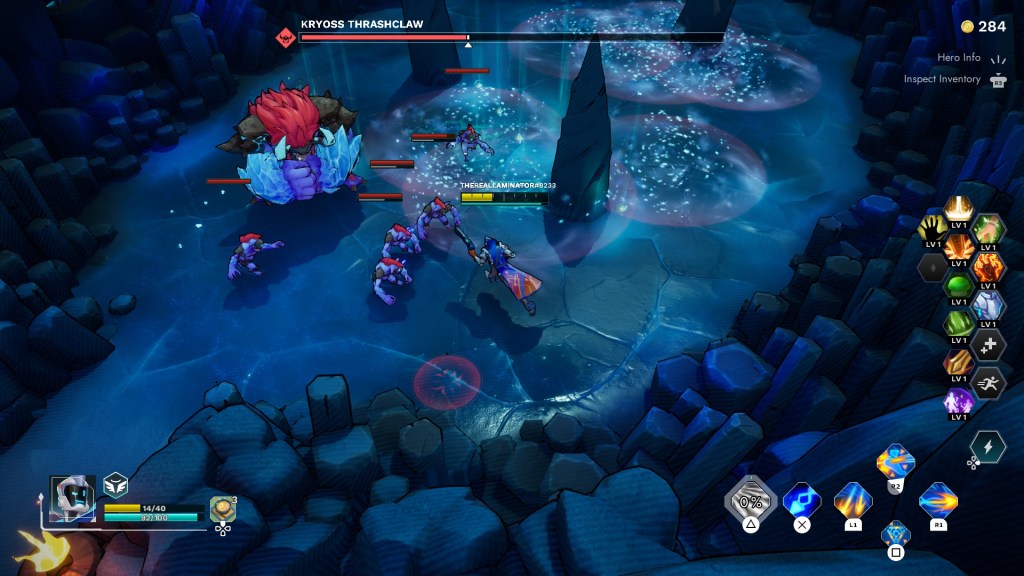
Task: Select the winged halo hexagon icon
Action: click(959, 209)
